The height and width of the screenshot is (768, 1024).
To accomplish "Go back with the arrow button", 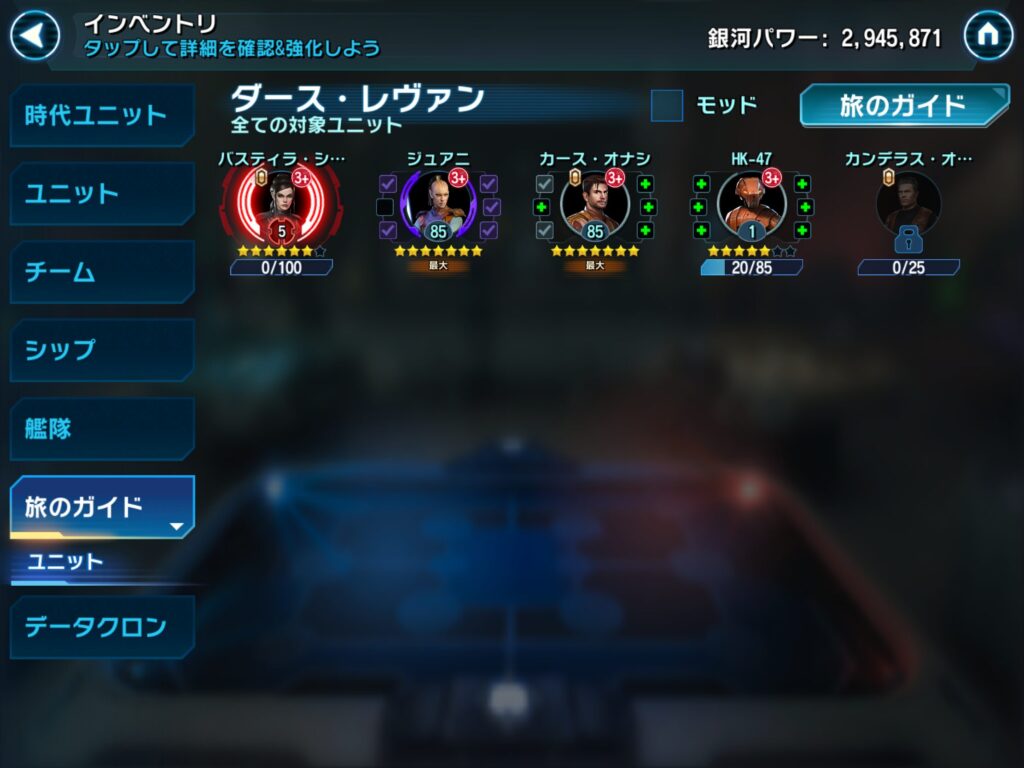I will click(x=35, y=37).
